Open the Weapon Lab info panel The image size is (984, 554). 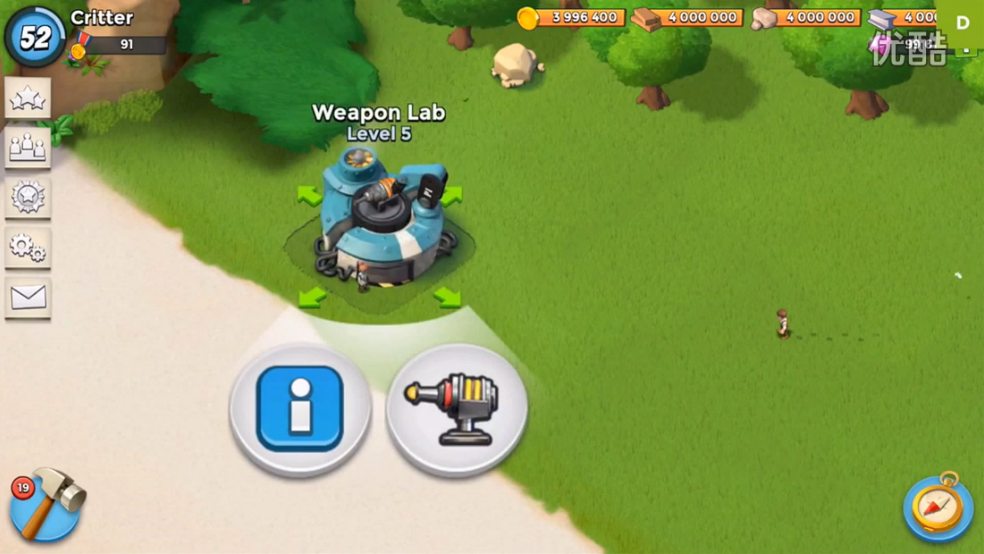pyautogui.click(x=300, y=408)
